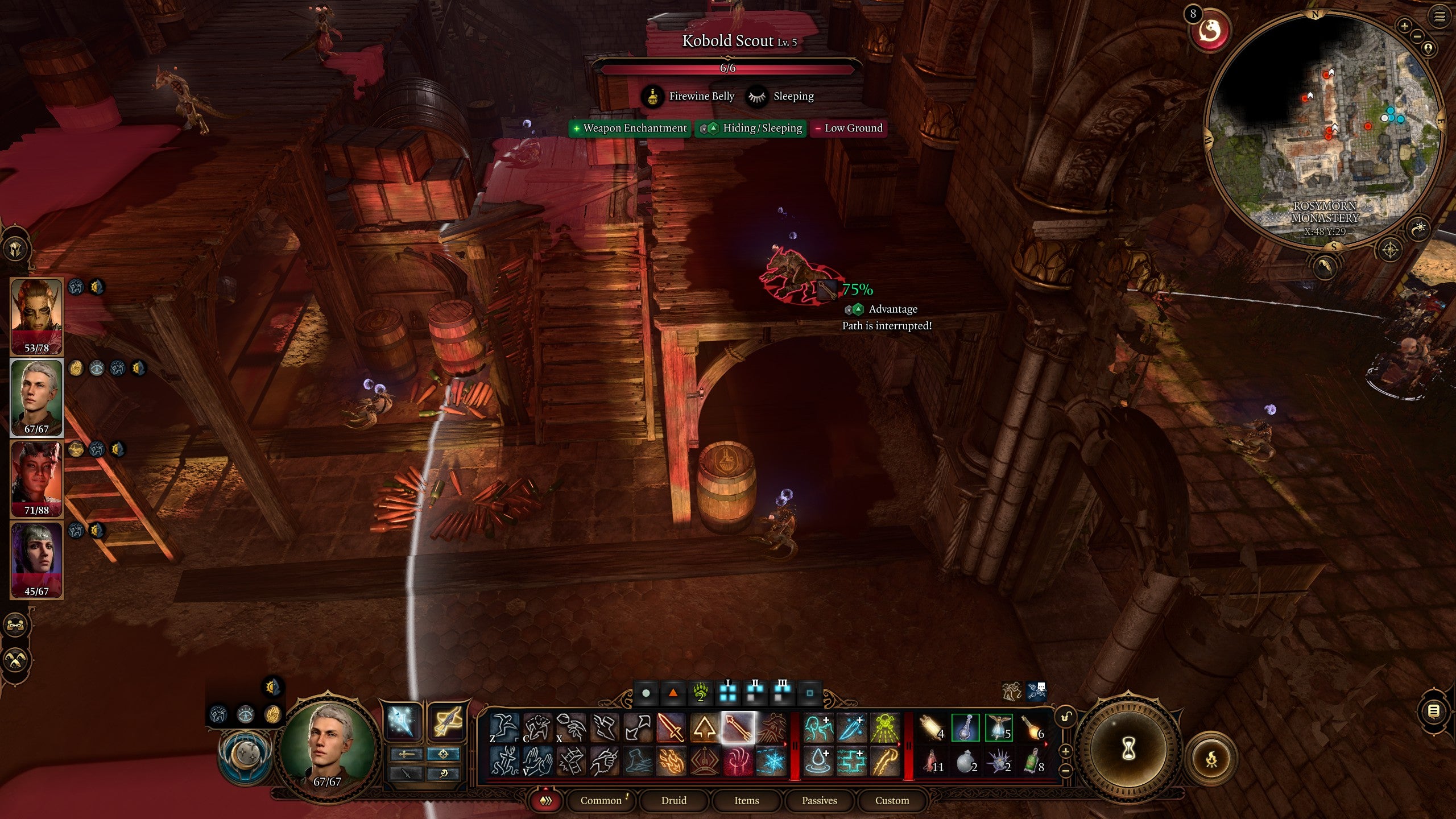The height and width of the screenshot is (819, 1456).
Task: Toggle group stealth from the left sidebar
Action: pyautogui.click(x=15, y=660)
